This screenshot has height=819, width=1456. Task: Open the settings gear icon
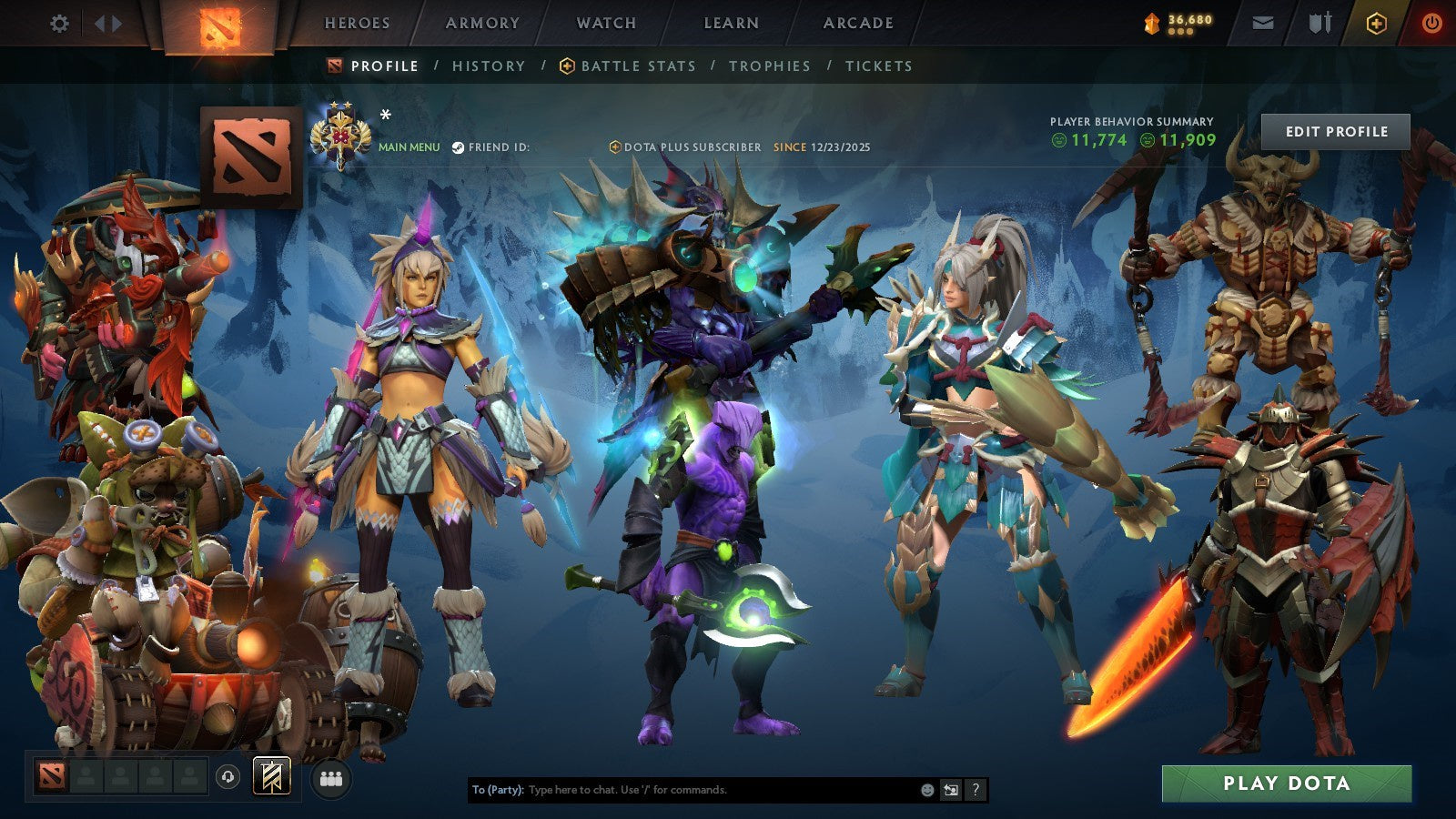click(59, 25)
